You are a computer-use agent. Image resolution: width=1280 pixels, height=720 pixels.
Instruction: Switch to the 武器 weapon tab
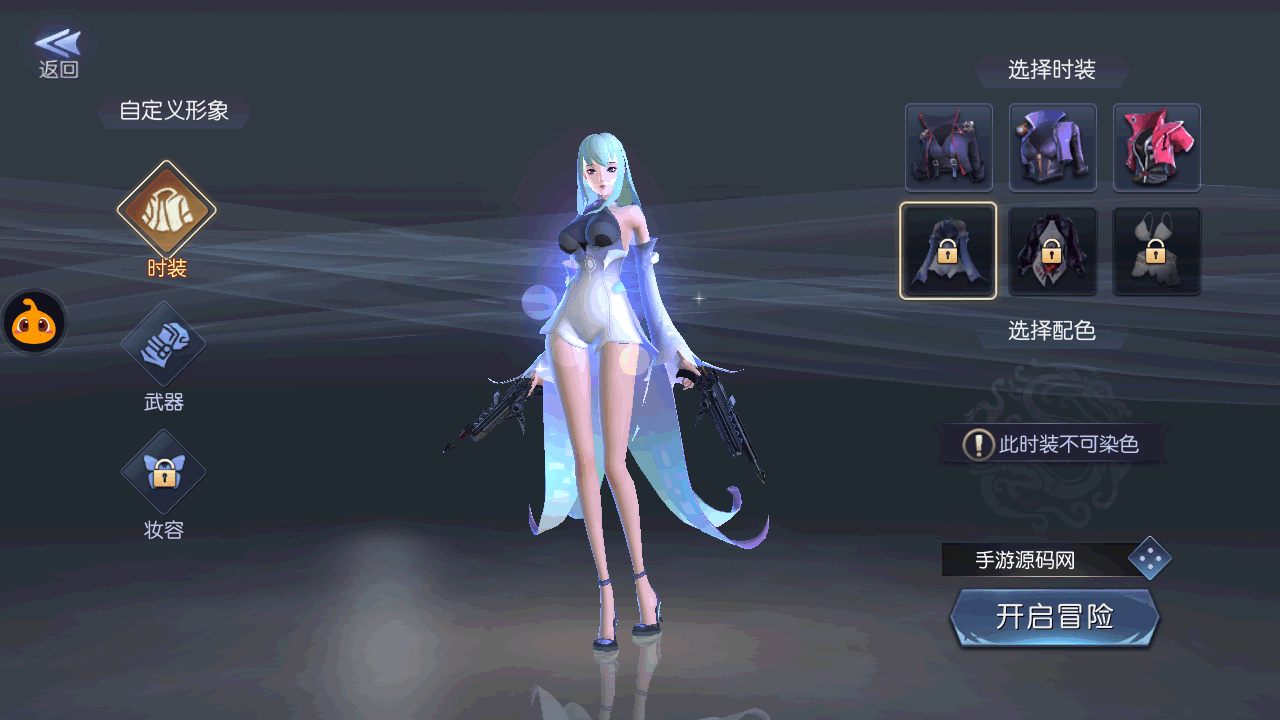[x=164, y=345]
